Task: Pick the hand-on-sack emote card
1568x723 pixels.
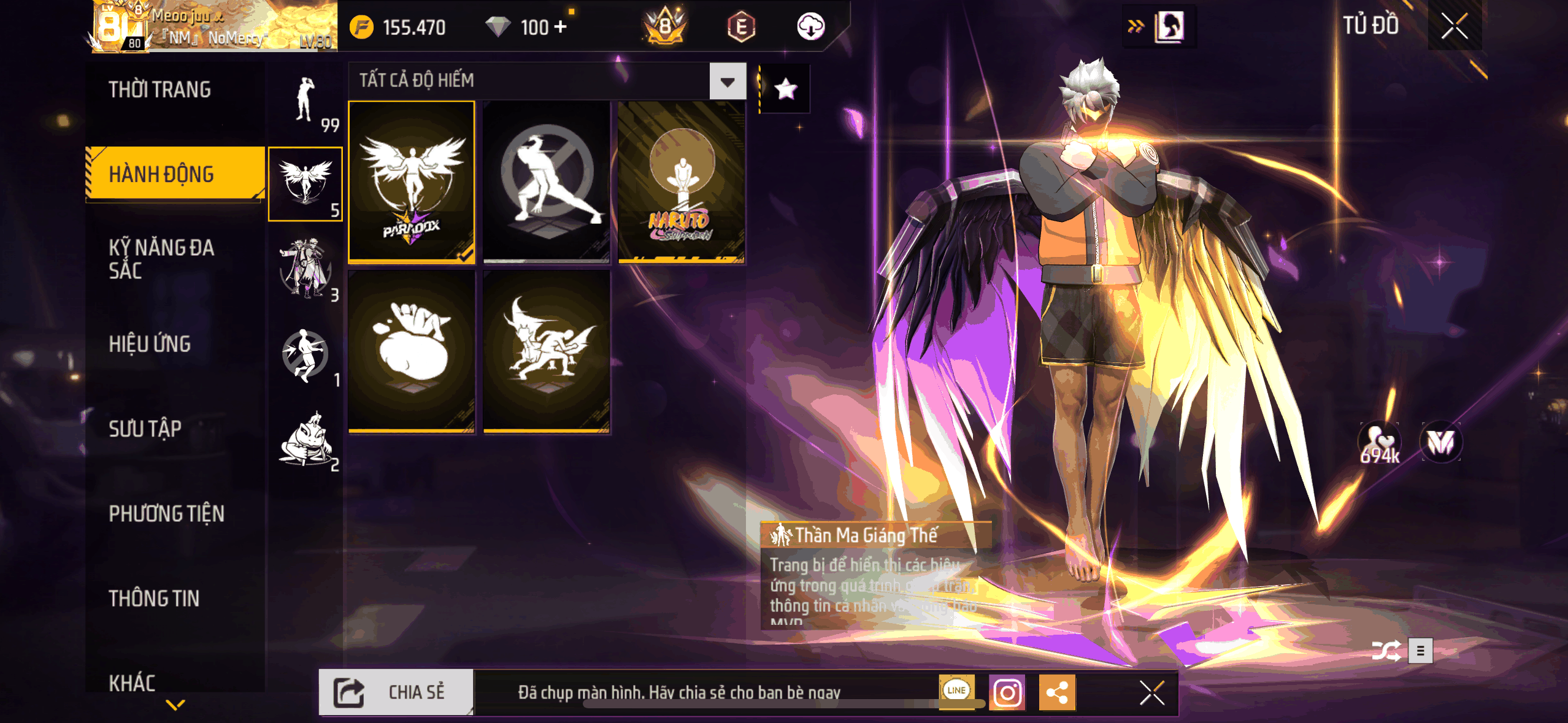Action: tap(412, 351)
